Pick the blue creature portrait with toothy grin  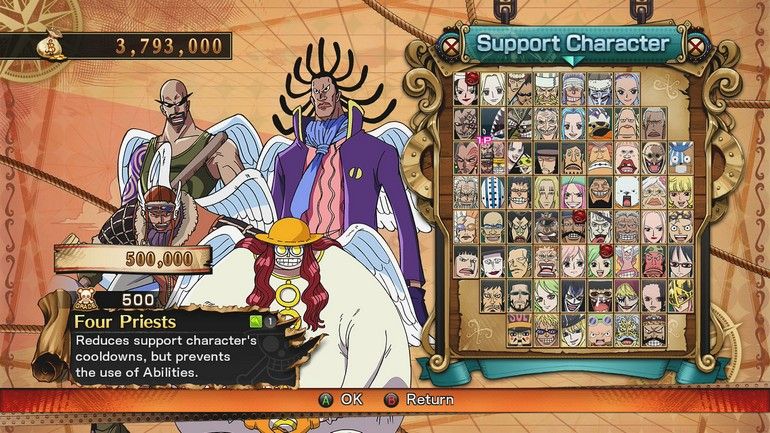point(680,158)
